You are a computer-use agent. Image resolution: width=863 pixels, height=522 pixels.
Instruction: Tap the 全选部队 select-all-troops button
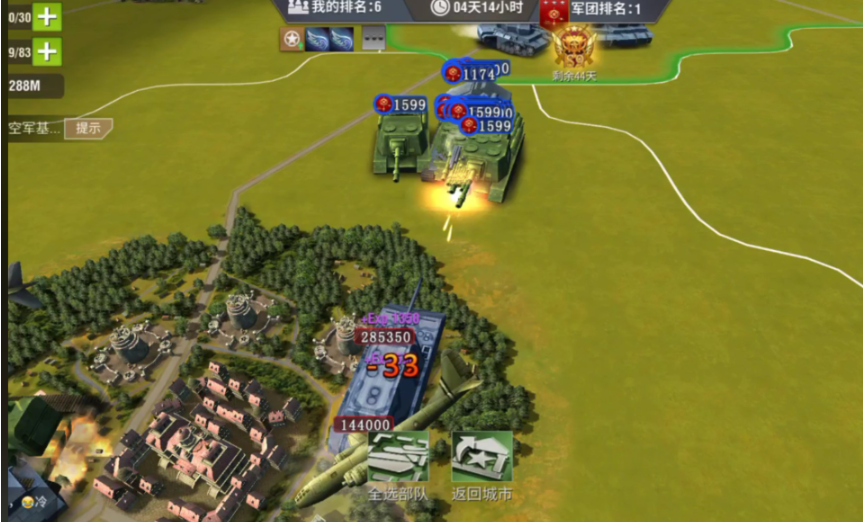398,461
